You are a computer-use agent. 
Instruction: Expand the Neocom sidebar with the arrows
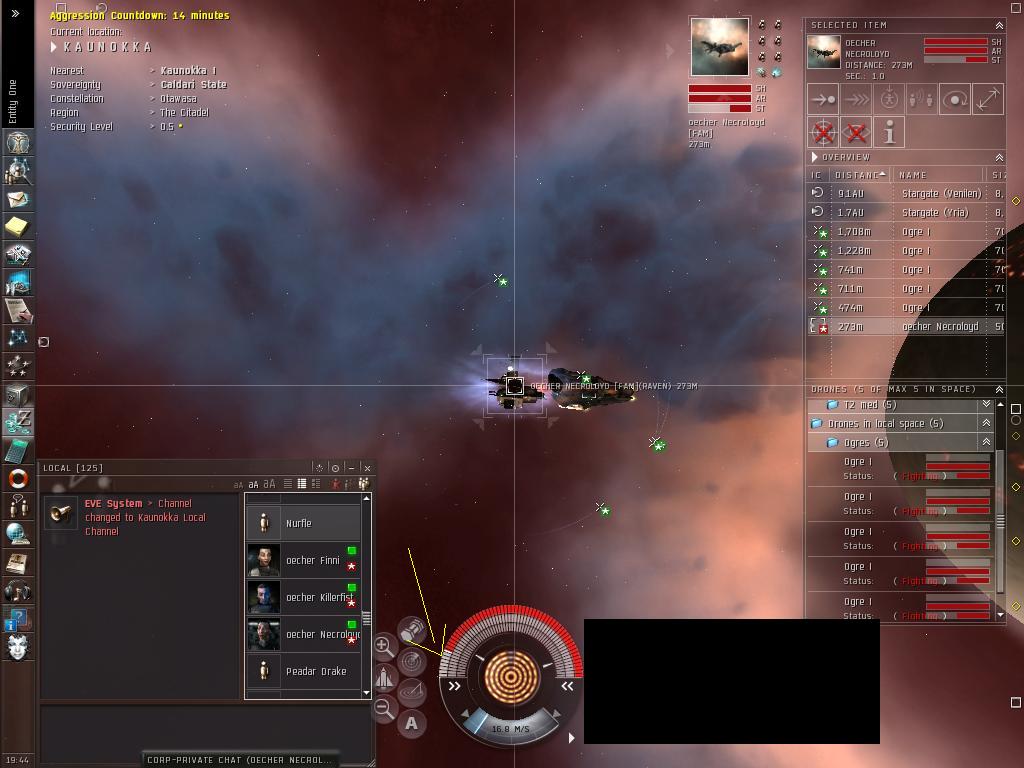[x=15, y=13]
